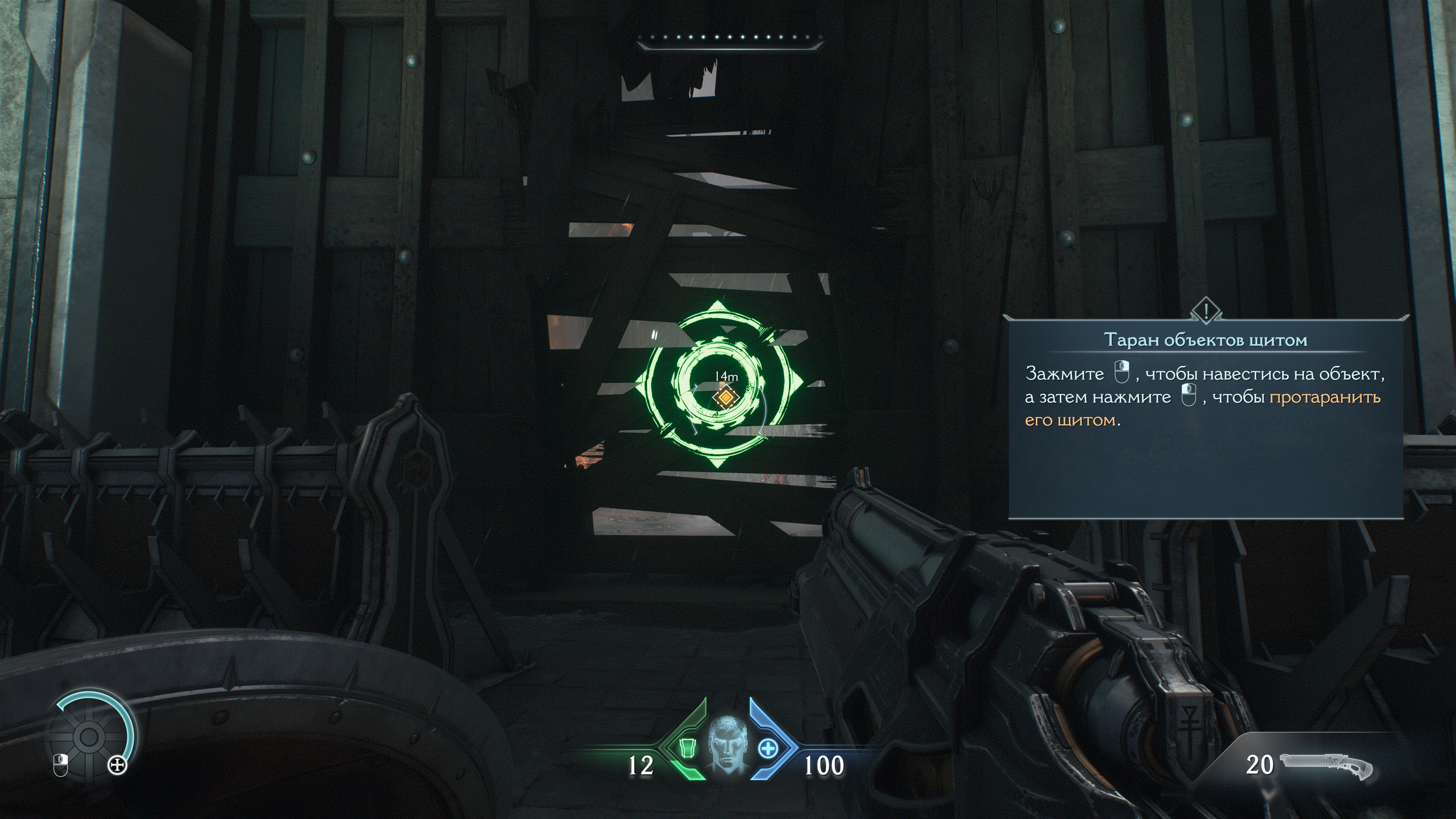Viewport: 1456px width, 819px height.
Task: Select the small crosshair circle icon
Action: pyautogui.click(x=118, y=766)
